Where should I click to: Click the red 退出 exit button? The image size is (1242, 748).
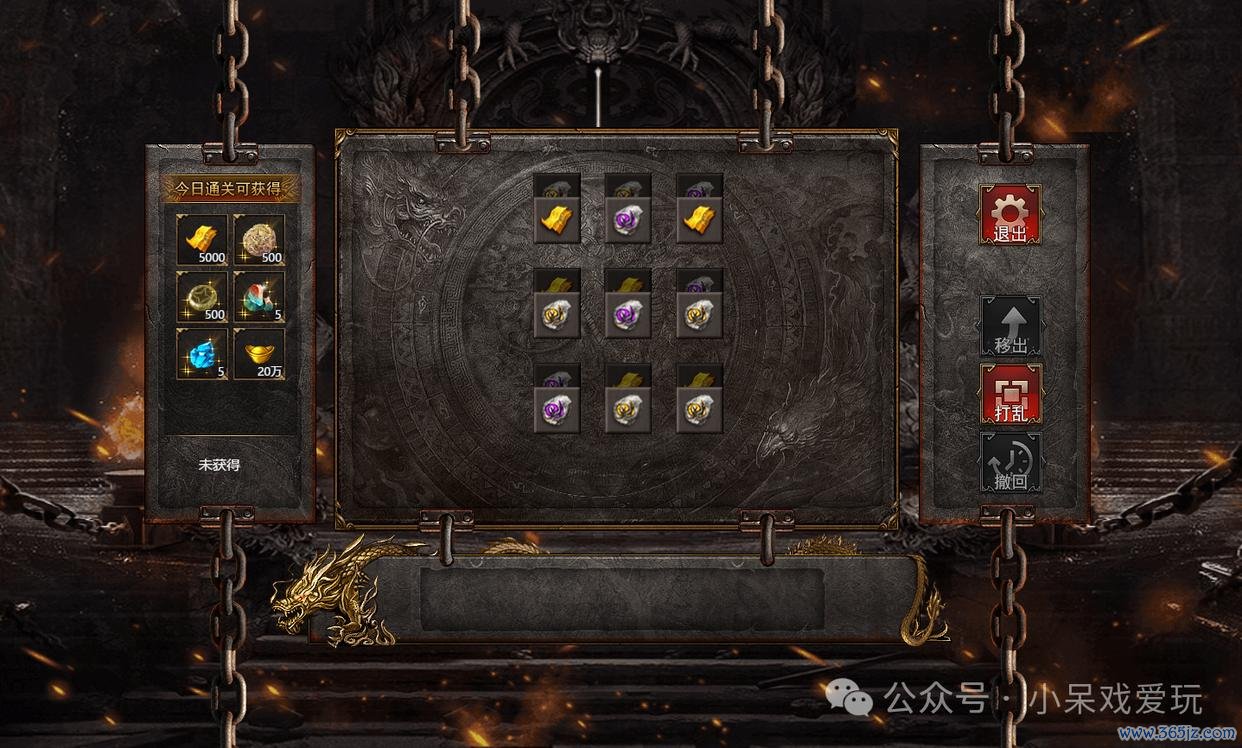1010,214
